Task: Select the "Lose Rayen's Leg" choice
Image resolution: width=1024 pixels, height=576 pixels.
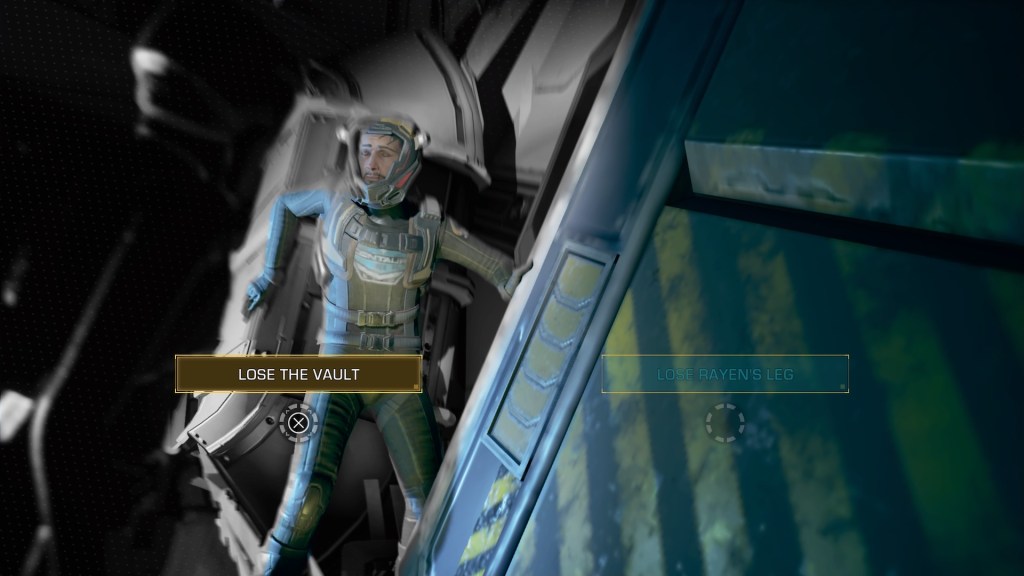Action: coord(725,374)
